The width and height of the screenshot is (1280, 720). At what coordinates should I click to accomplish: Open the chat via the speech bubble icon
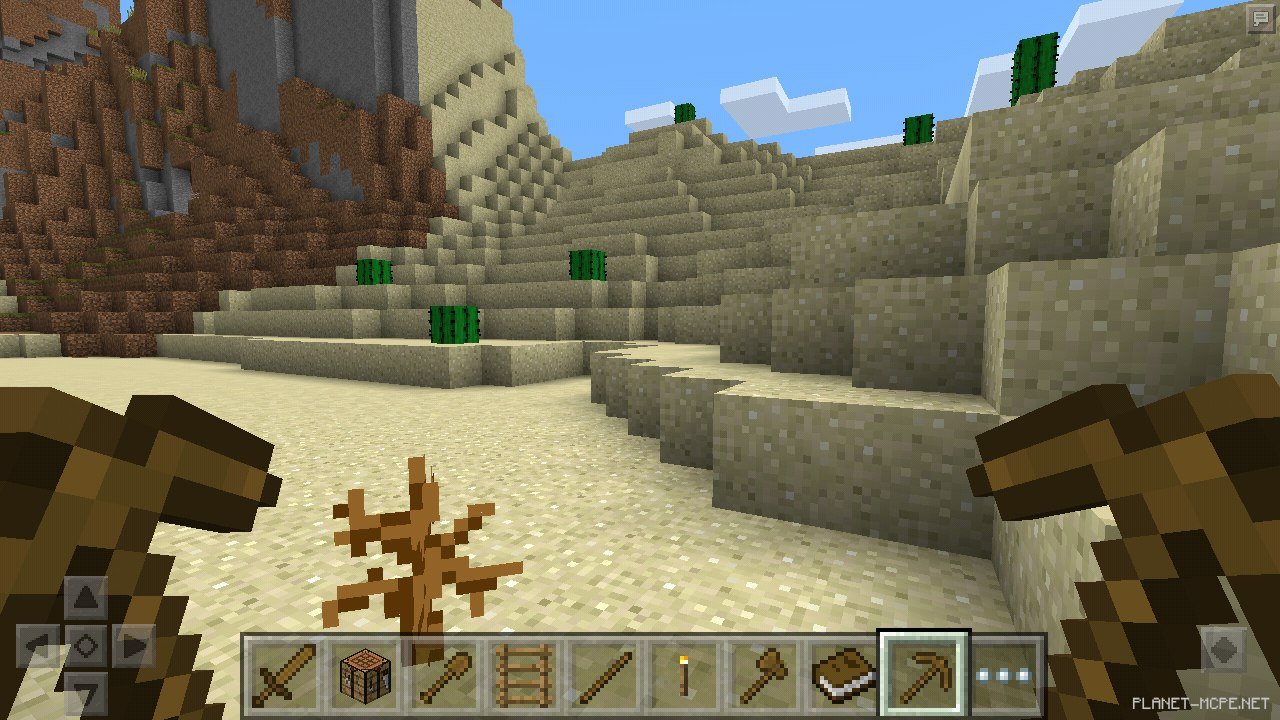[1257, 18]
